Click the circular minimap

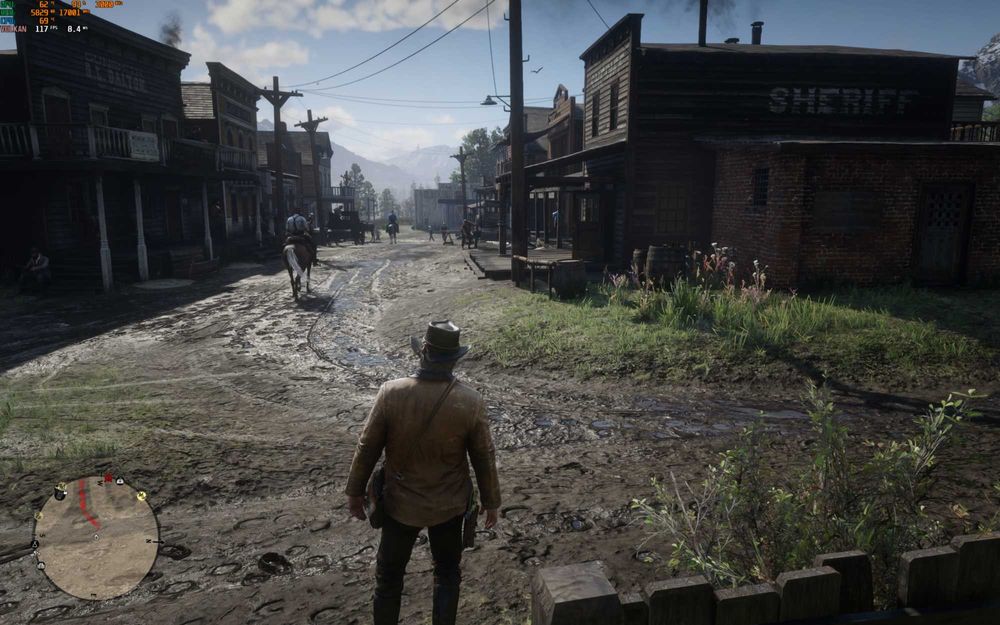(96, 537)
